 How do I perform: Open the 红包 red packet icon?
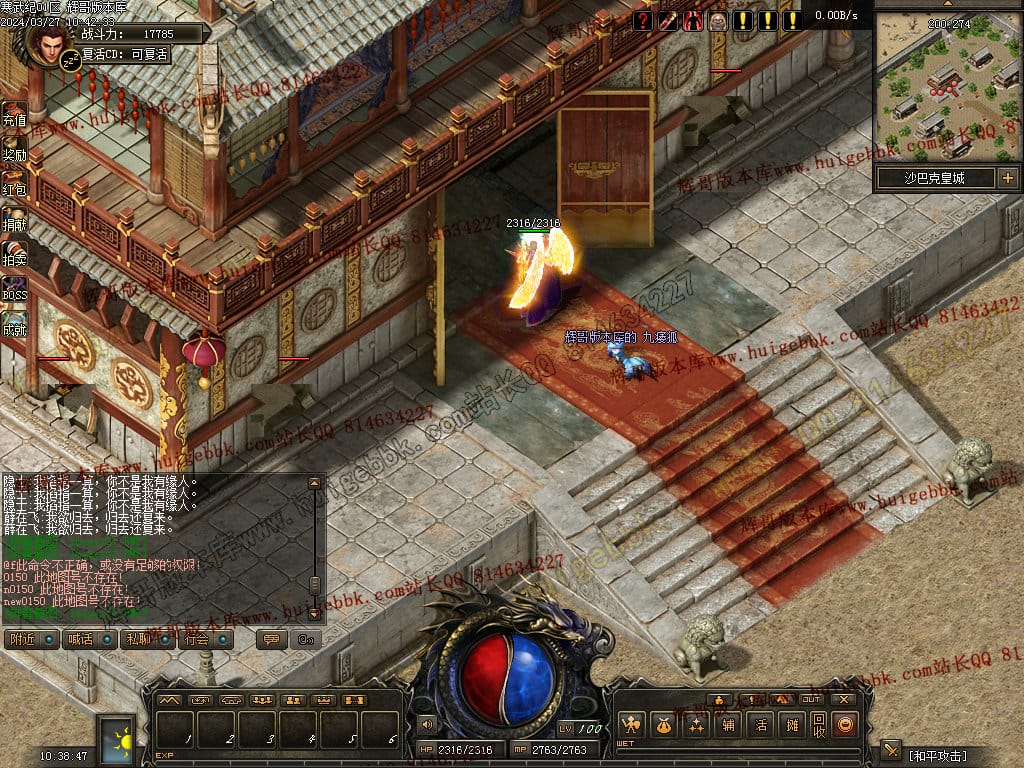(13, 184)
